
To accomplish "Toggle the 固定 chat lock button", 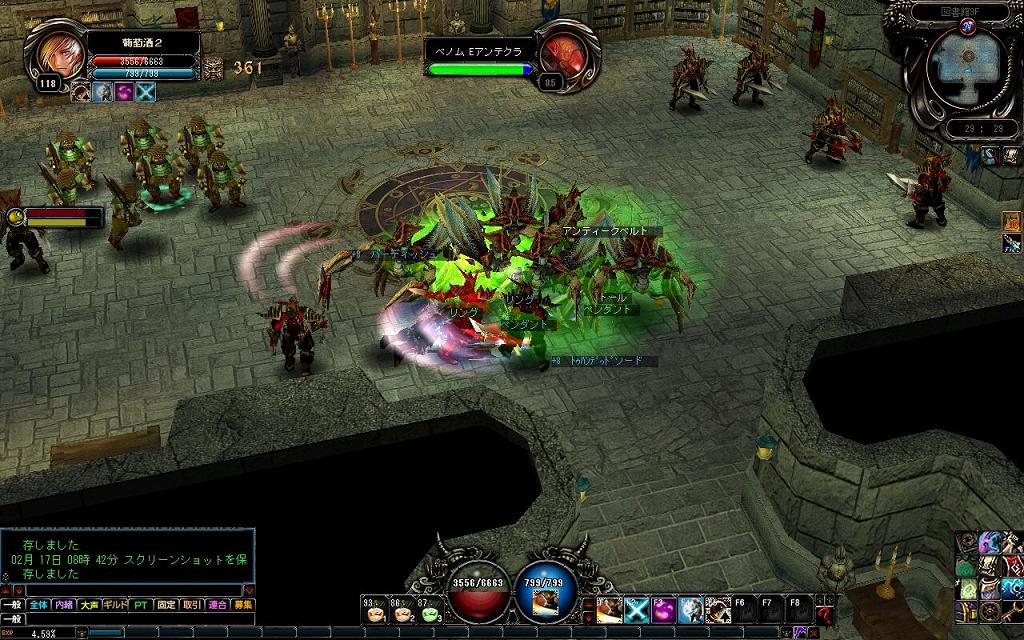I will tap(168, 605).
